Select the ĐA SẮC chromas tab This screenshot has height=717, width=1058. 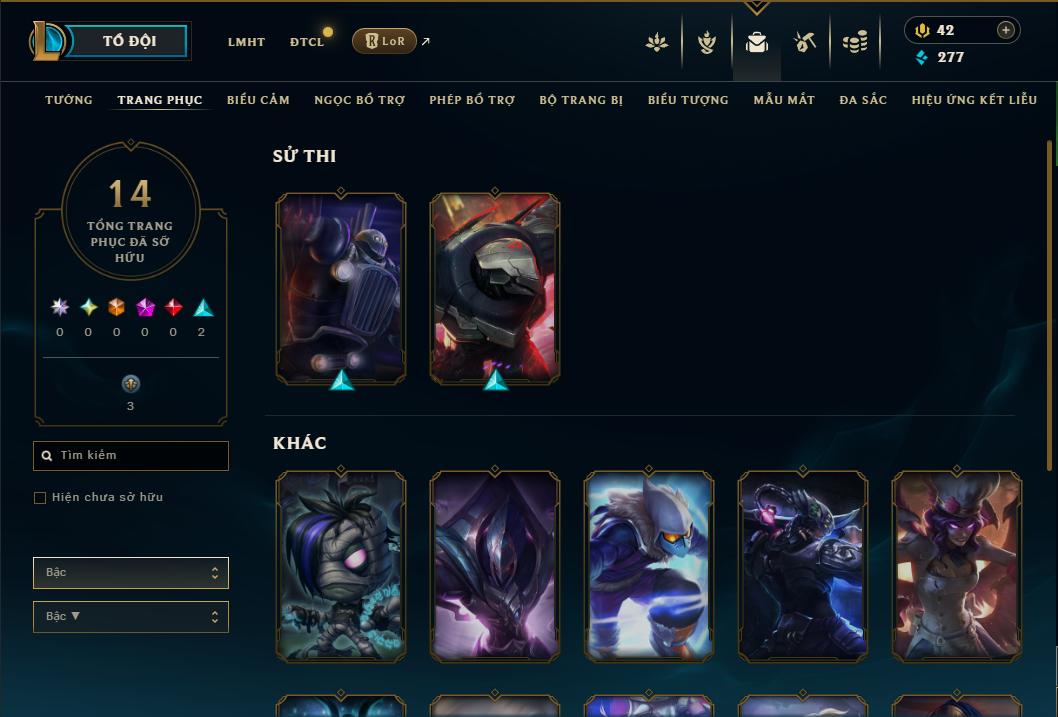click(x=863, y=100)
